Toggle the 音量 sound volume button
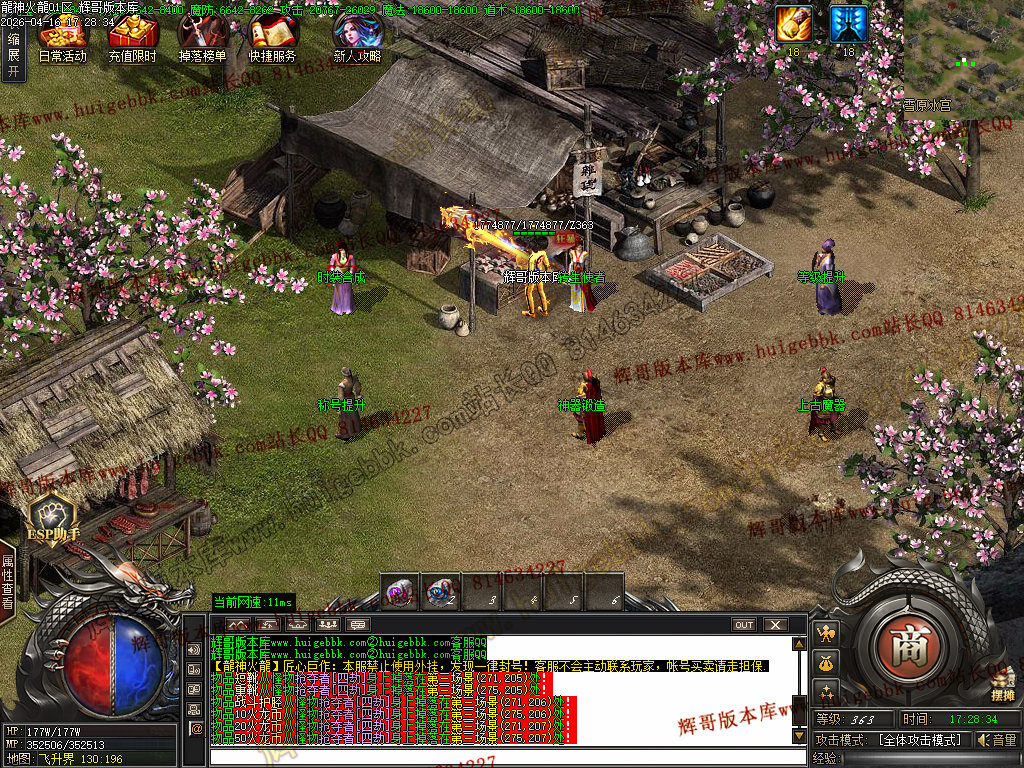1024x768 pixels. pos(997,740)
